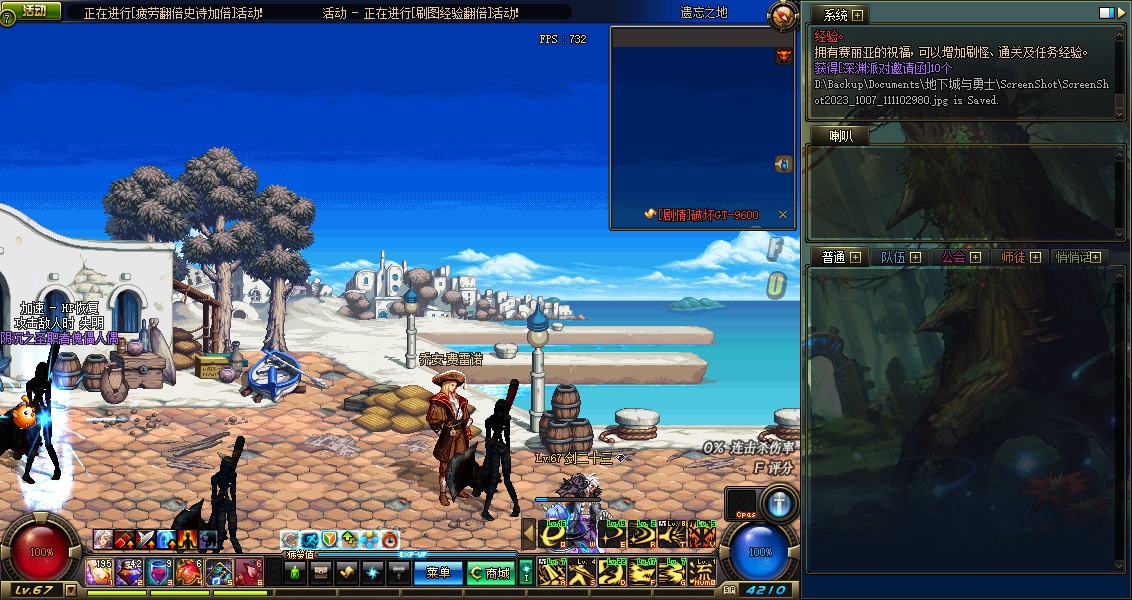Viewport: 1132px width, 600px height.
Task: Click the red demon mask icon
Action: (784, 56)
